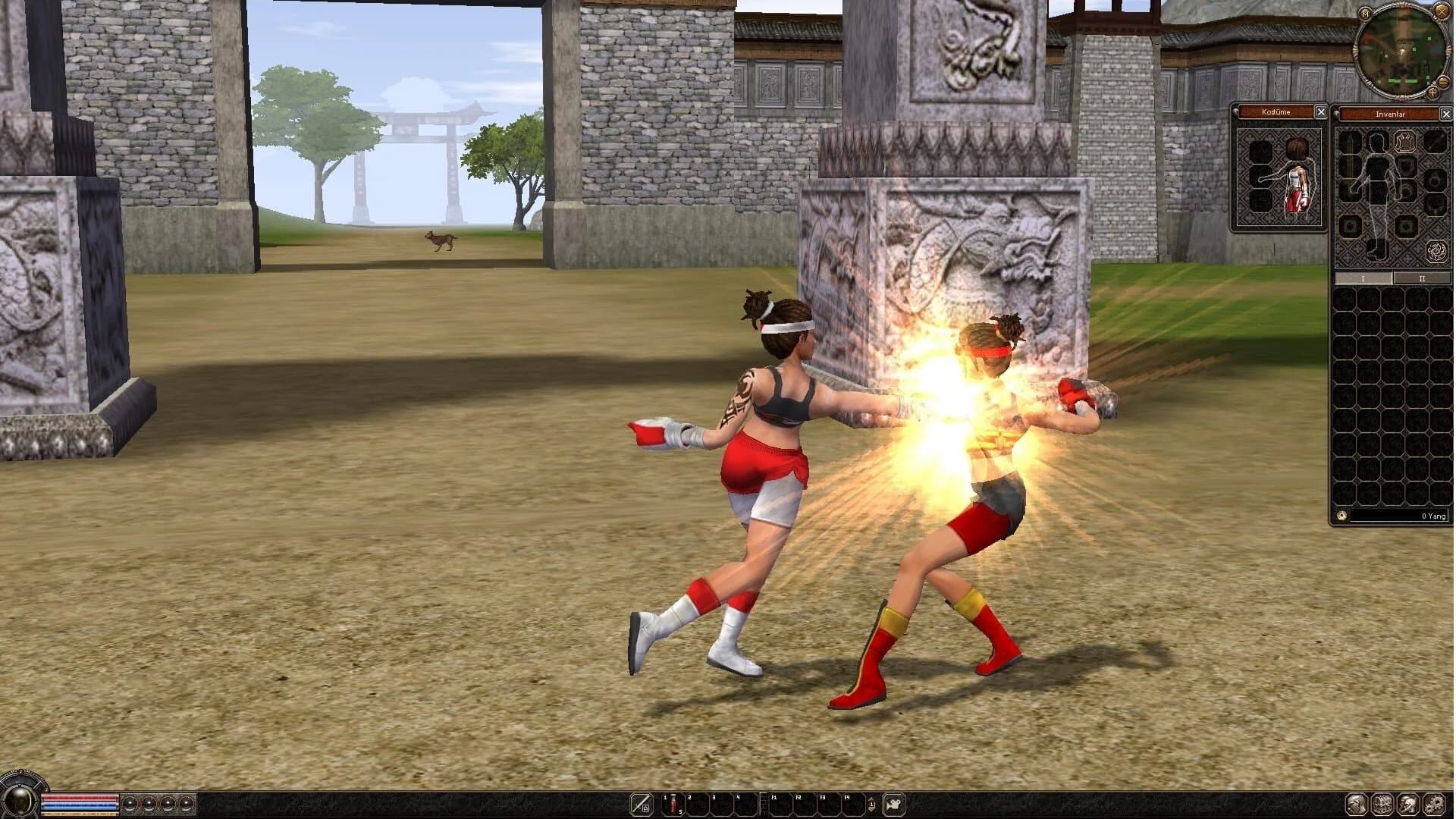The image size is (1456, 819).
Task: Select inventory tab I
Action: pyautogui.click(x=1362, y=279)
